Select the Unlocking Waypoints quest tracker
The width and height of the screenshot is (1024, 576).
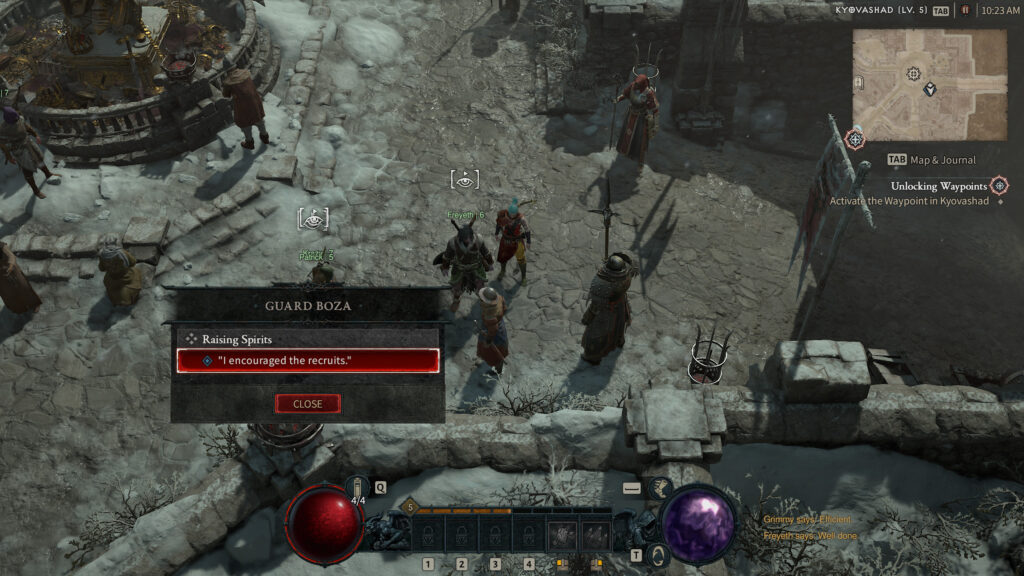coord(939,186)
